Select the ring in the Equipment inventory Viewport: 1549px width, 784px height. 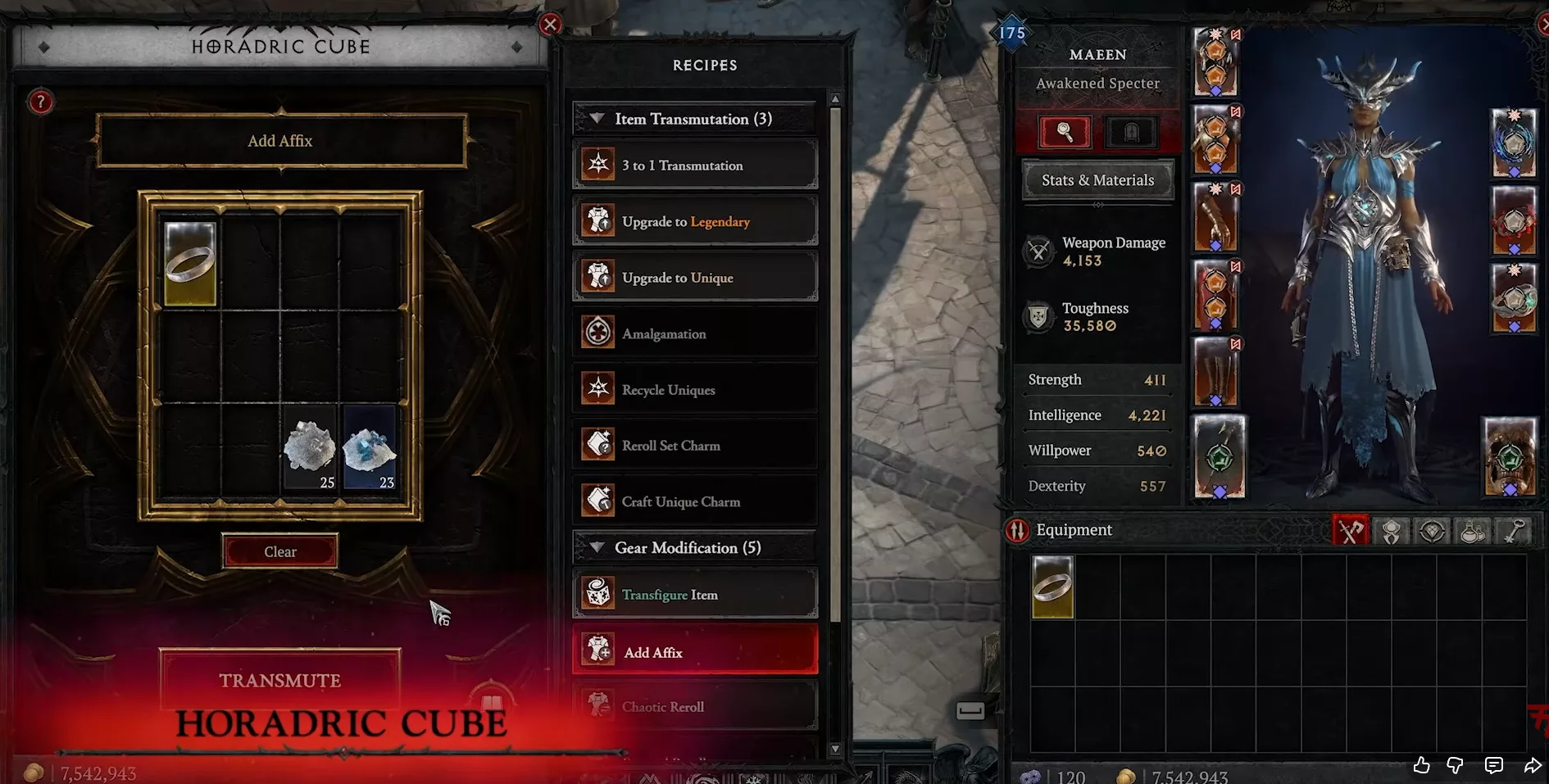tap(1052, 587)
